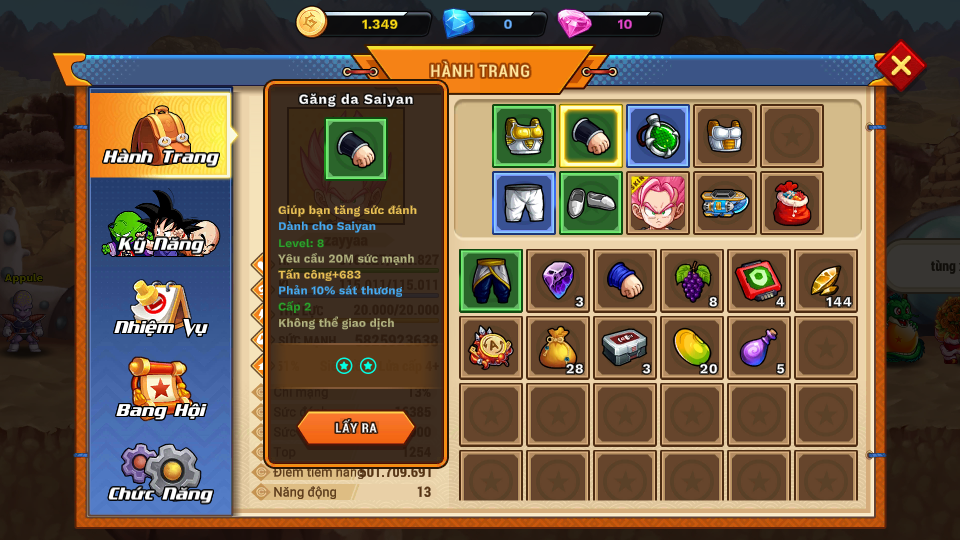Select the equipped white pants
This screenshot has height=540, width=960.
tap(524, 203)
